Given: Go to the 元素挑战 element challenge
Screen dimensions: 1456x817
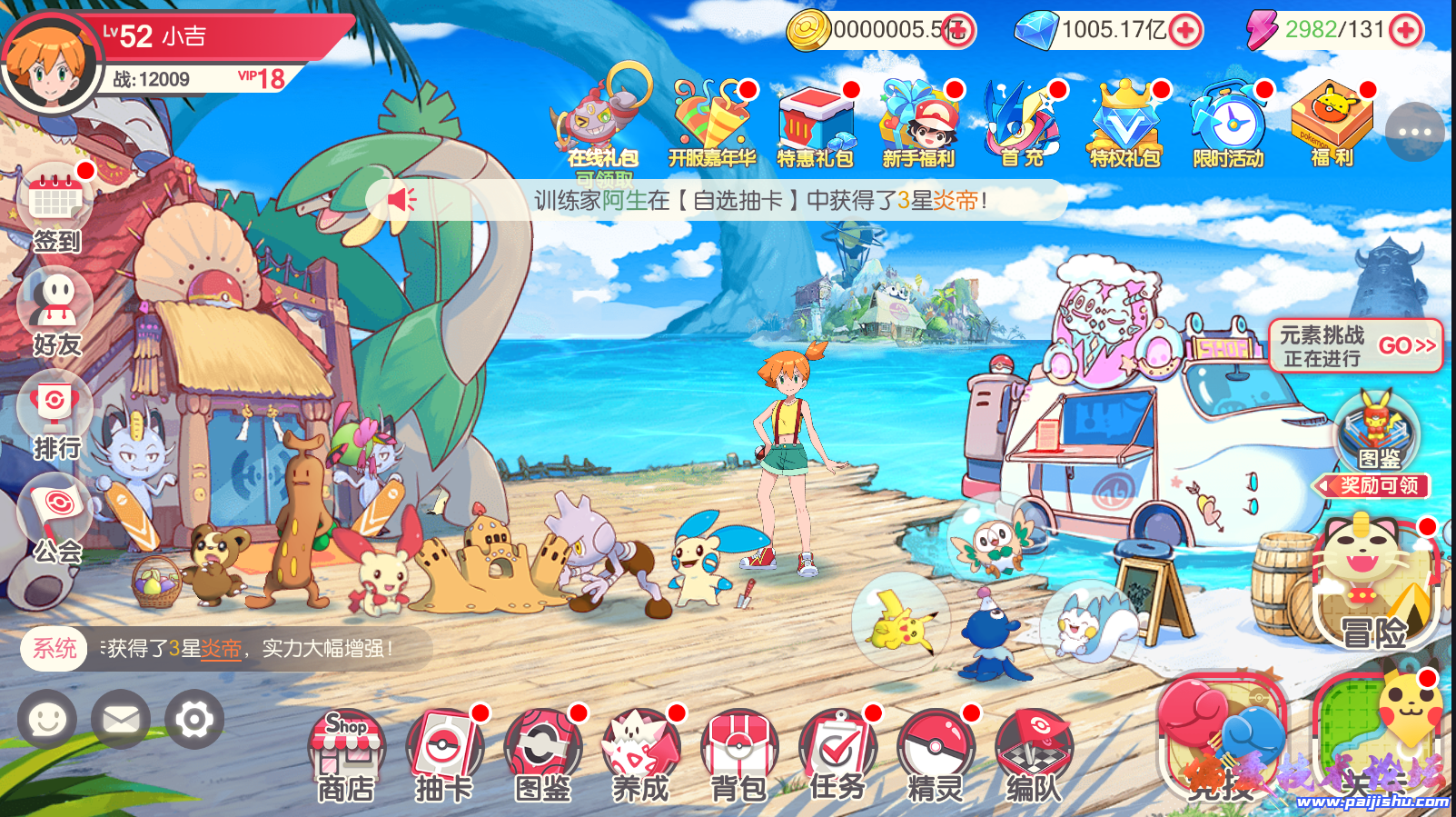Looking at the screenshot, I should (1355, 345).
